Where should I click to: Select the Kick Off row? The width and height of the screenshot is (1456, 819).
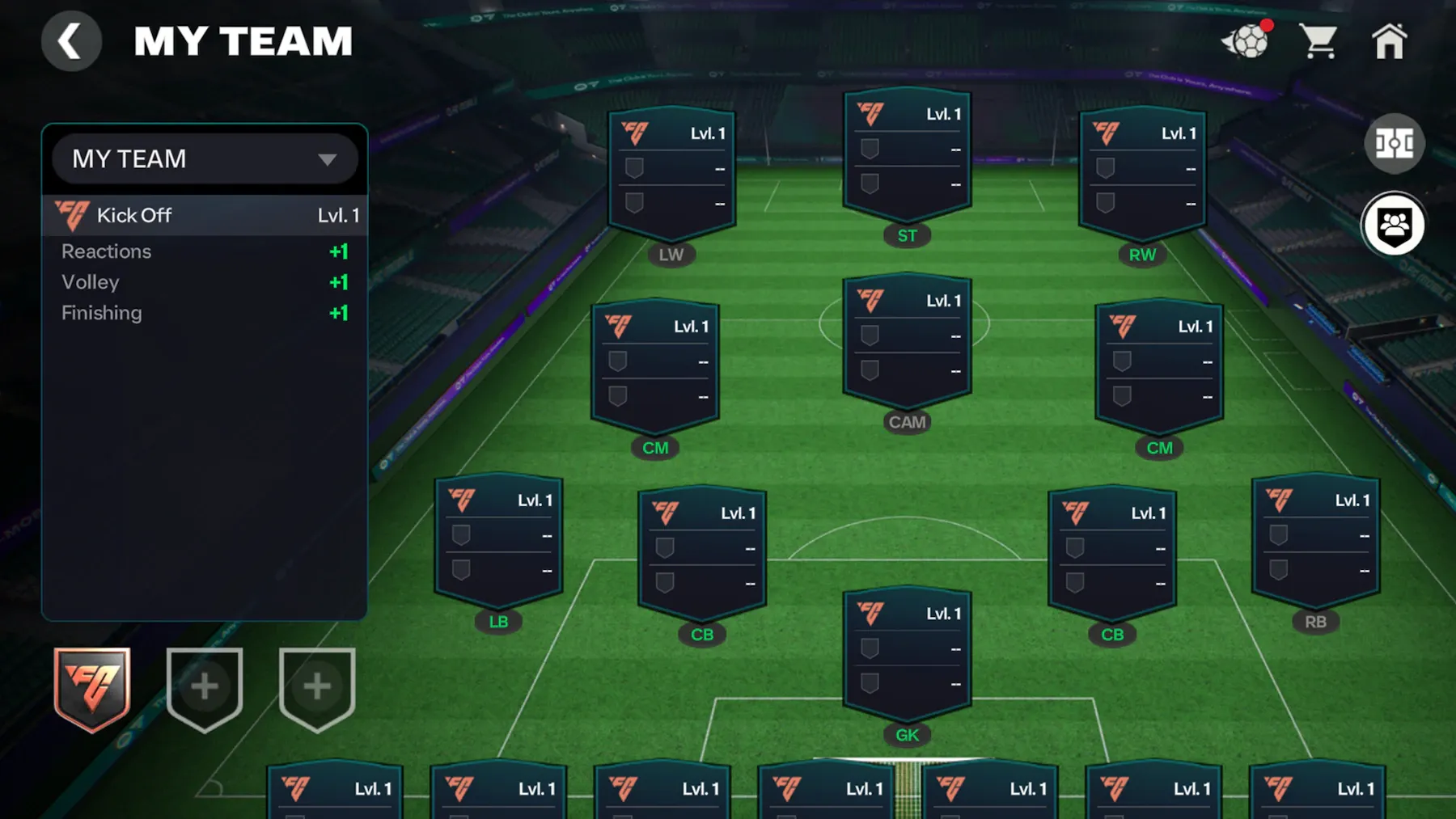pyautogui.click(x=205, y=216)
